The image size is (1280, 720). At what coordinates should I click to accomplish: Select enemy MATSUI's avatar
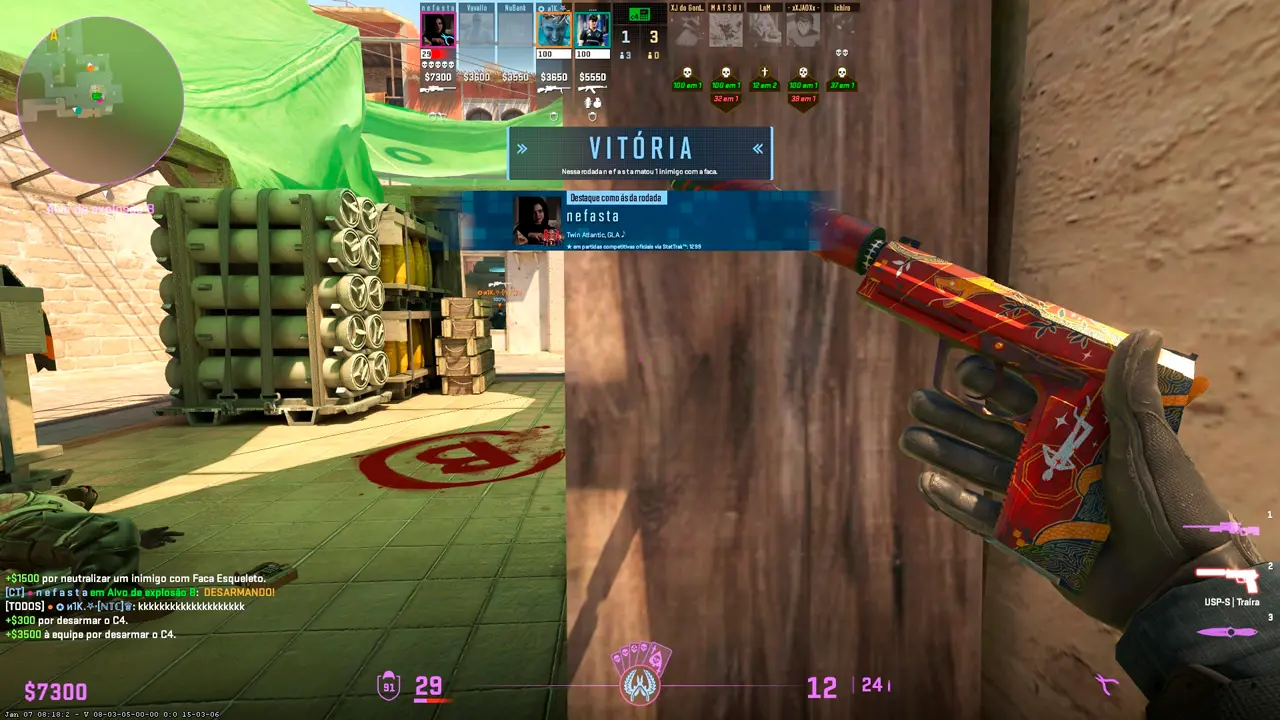[x=726, y=29]
